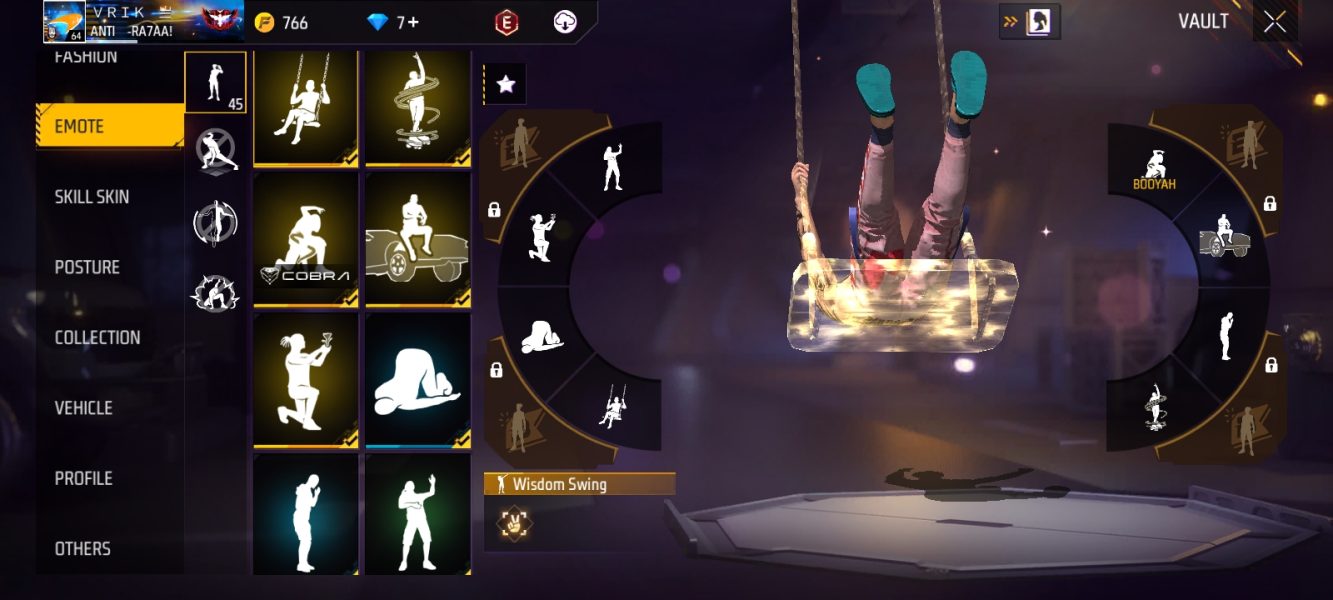
Task: Switch to the Skill Skin category
Action: [92, 197]
